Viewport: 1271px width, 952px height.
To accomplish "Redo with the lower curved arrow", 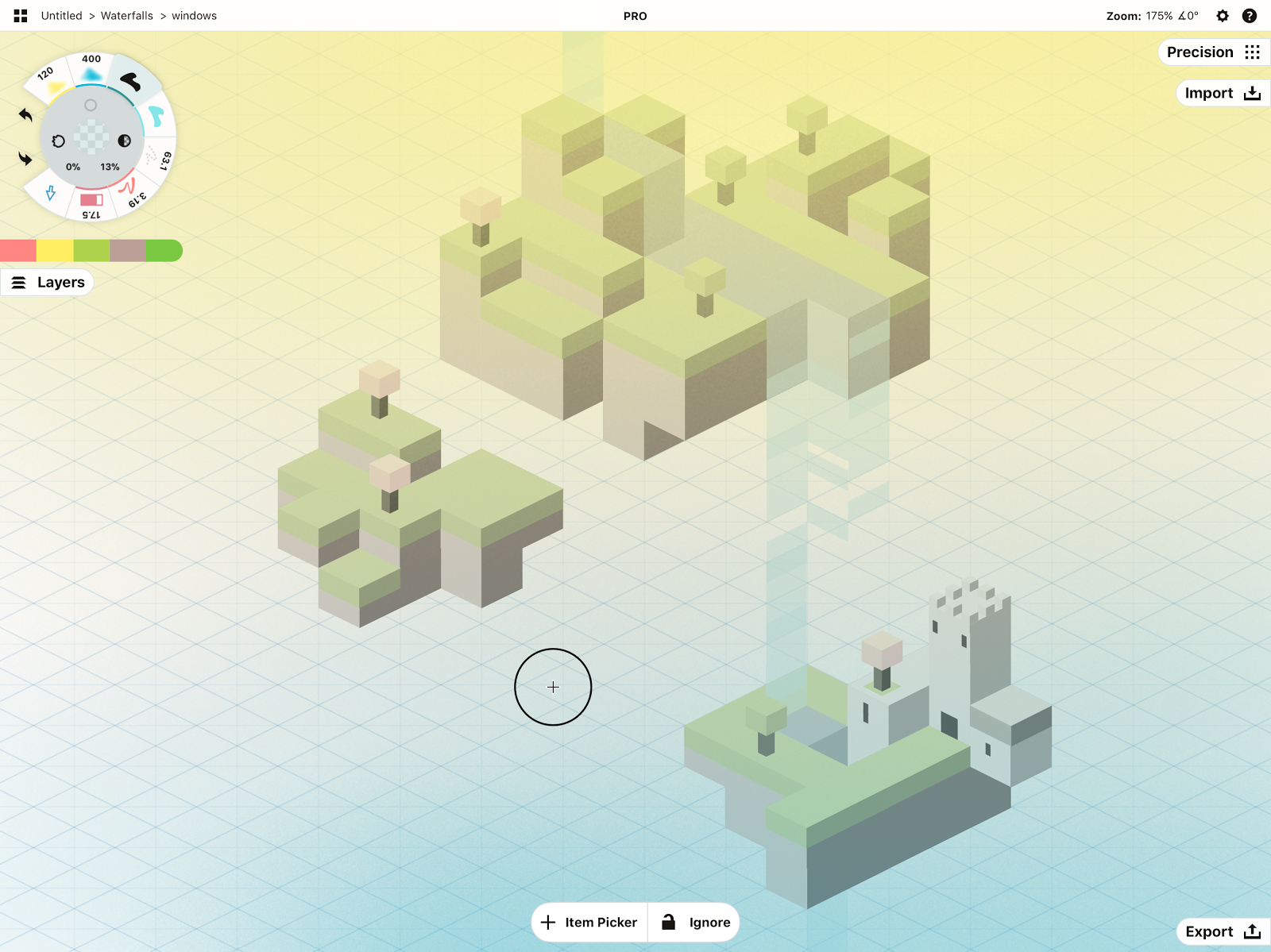I will (x=25, y=159).
